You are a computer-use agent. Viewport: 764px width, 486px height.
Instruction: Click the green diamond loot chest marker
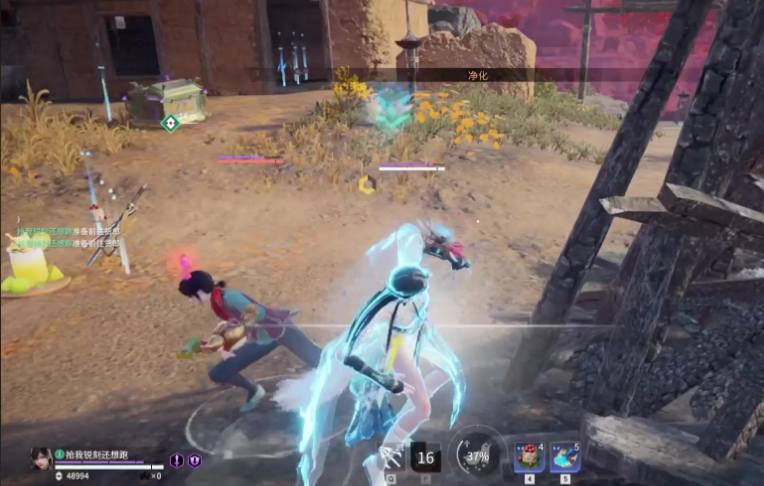pos(170,123)
